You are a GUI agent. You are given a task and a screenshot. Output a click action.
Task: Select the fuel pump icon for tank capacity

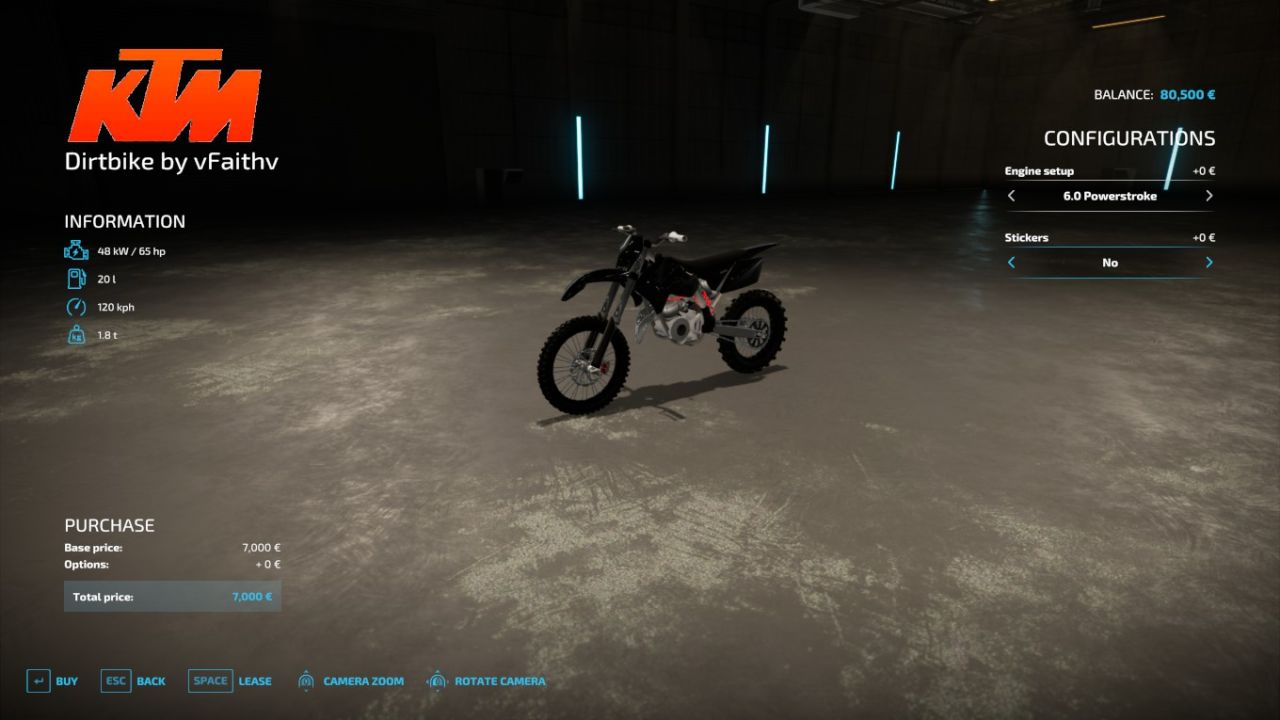[x=75, y=279]
